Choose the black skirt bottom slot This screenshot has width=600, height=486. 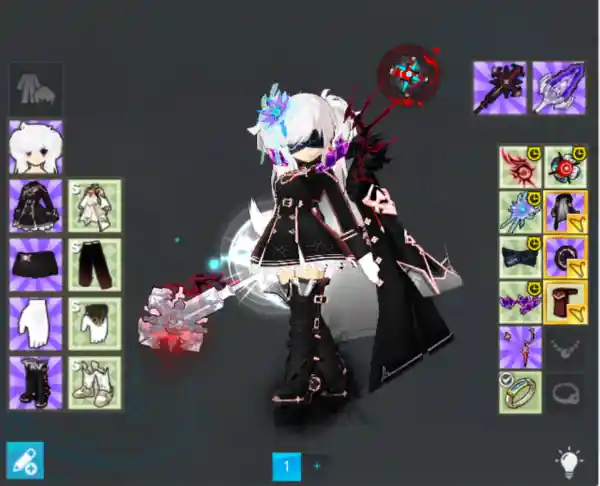[36, 265]
